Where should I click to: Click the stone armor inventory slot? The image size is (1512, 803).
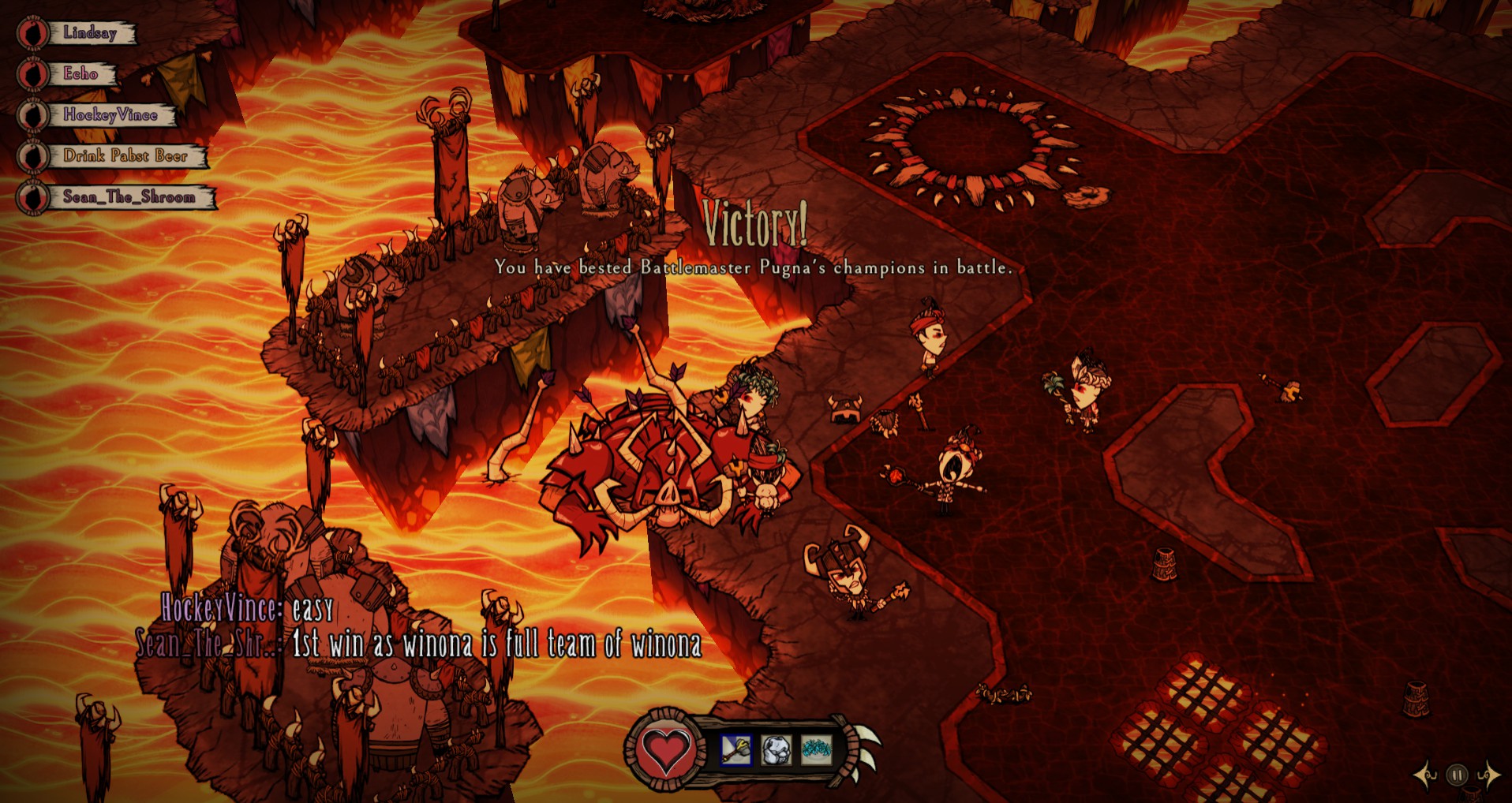(x=776, y=749)
